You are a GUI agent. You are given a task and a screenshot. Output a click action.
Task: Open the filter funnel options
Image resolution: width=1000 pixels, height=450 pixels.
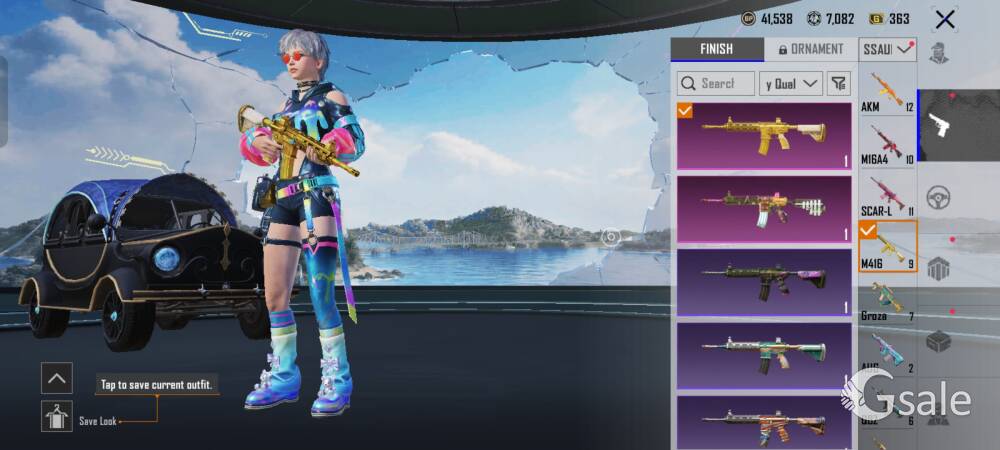tap(839, 83)
